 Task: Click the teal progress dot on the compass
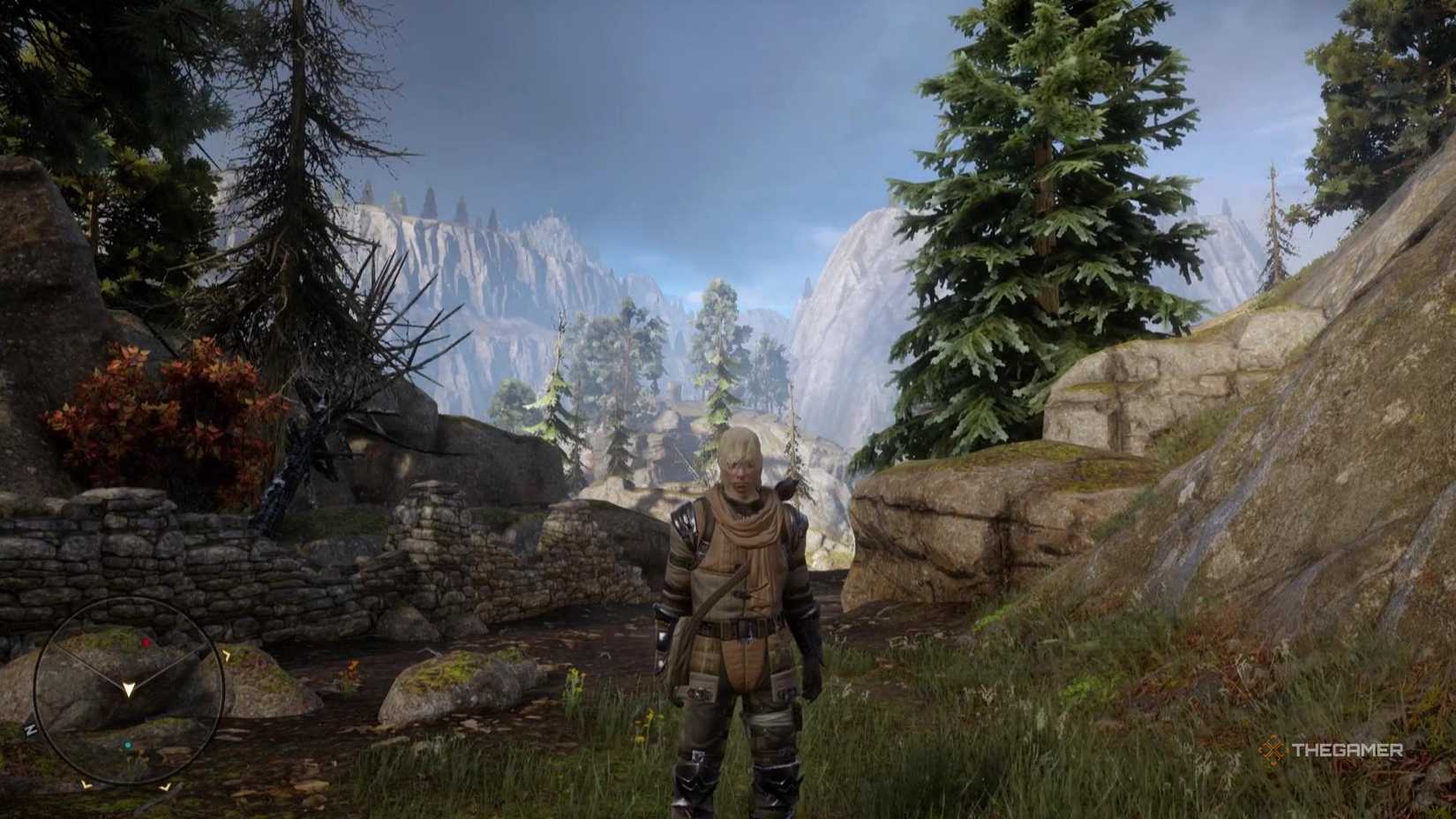point(128,745)
